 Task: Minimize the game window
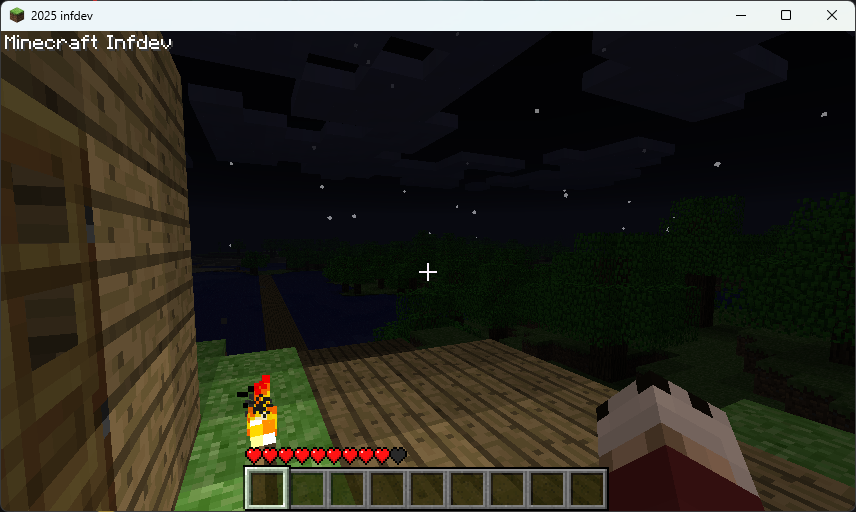(741, 15)
